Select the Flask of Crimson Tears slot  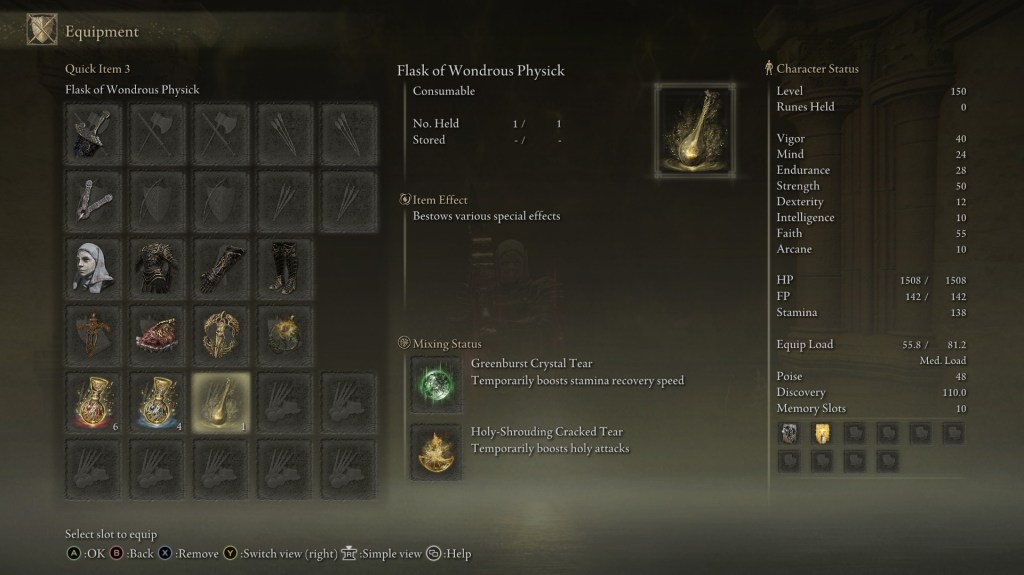point(95,403)
